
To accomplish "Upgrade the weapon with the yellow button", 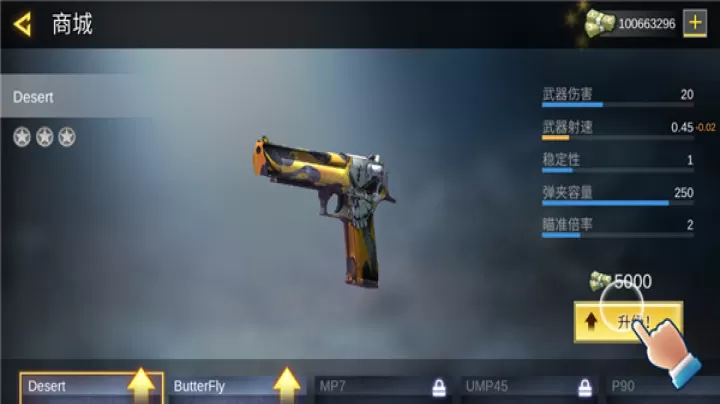I will click(x=627, y=322).
